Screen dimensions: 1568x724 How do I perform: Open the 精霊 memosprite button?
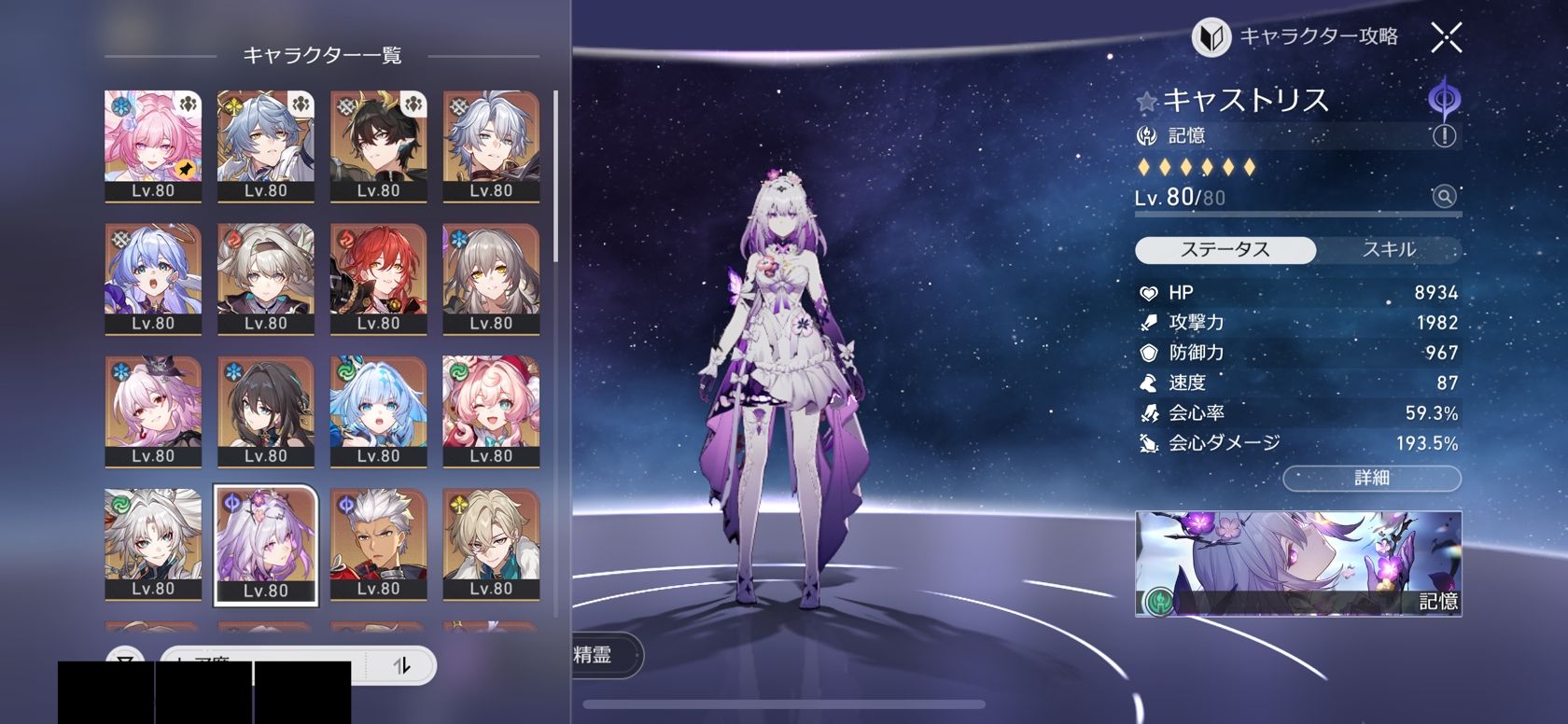pos(597,655)
